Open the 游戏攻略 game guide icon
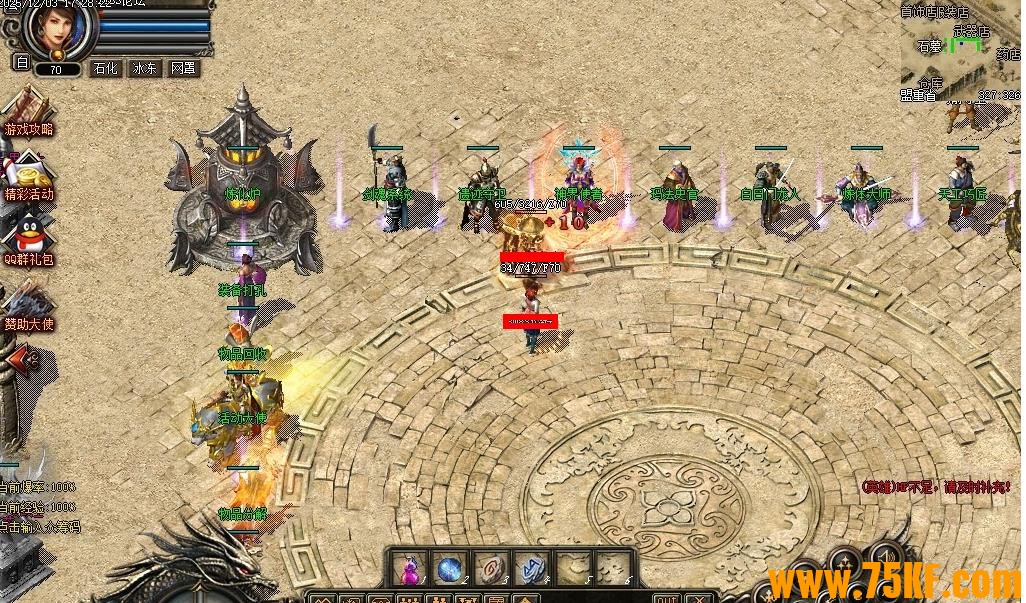The width and height of the screenshot is (1026, 603). click(x=27, y=111)
